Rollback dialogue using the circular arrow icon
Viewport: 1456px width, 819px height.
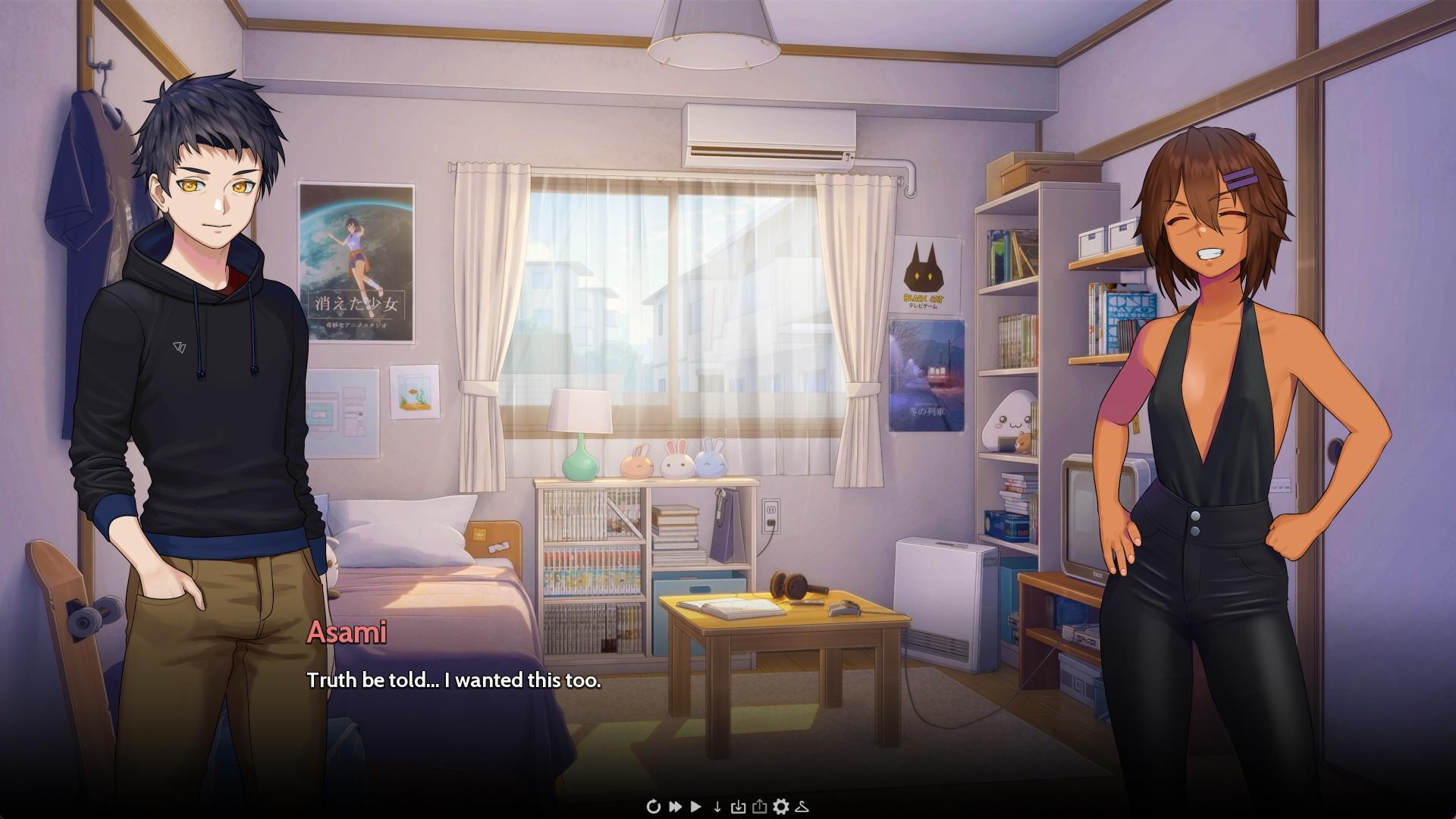(654, 806)
